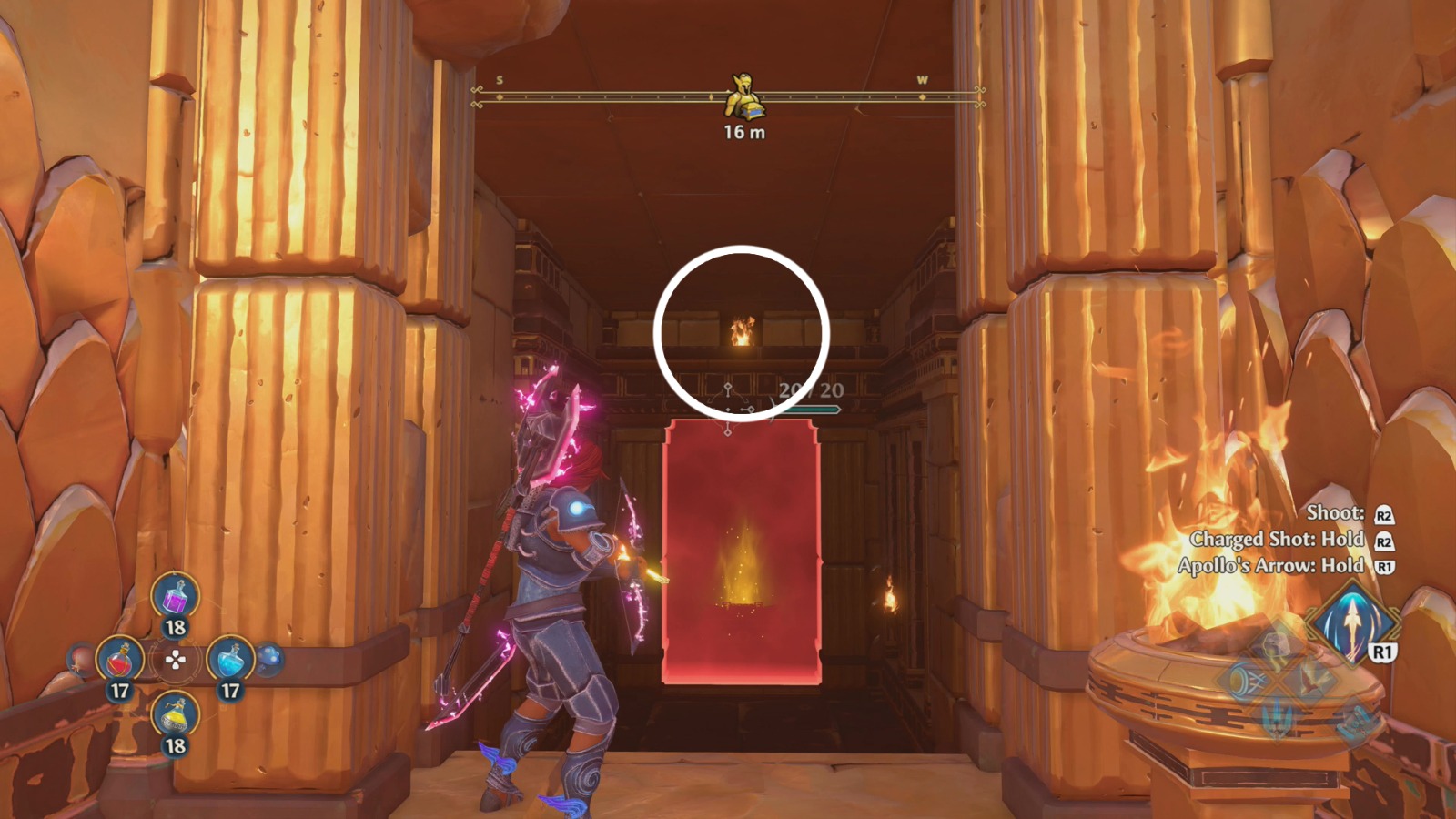The width and height of the screenshot is (1456, 819).
Task: Click the arrow ammo bar below '20/20'
Action: pyautogui.click(x=813, y=408)
